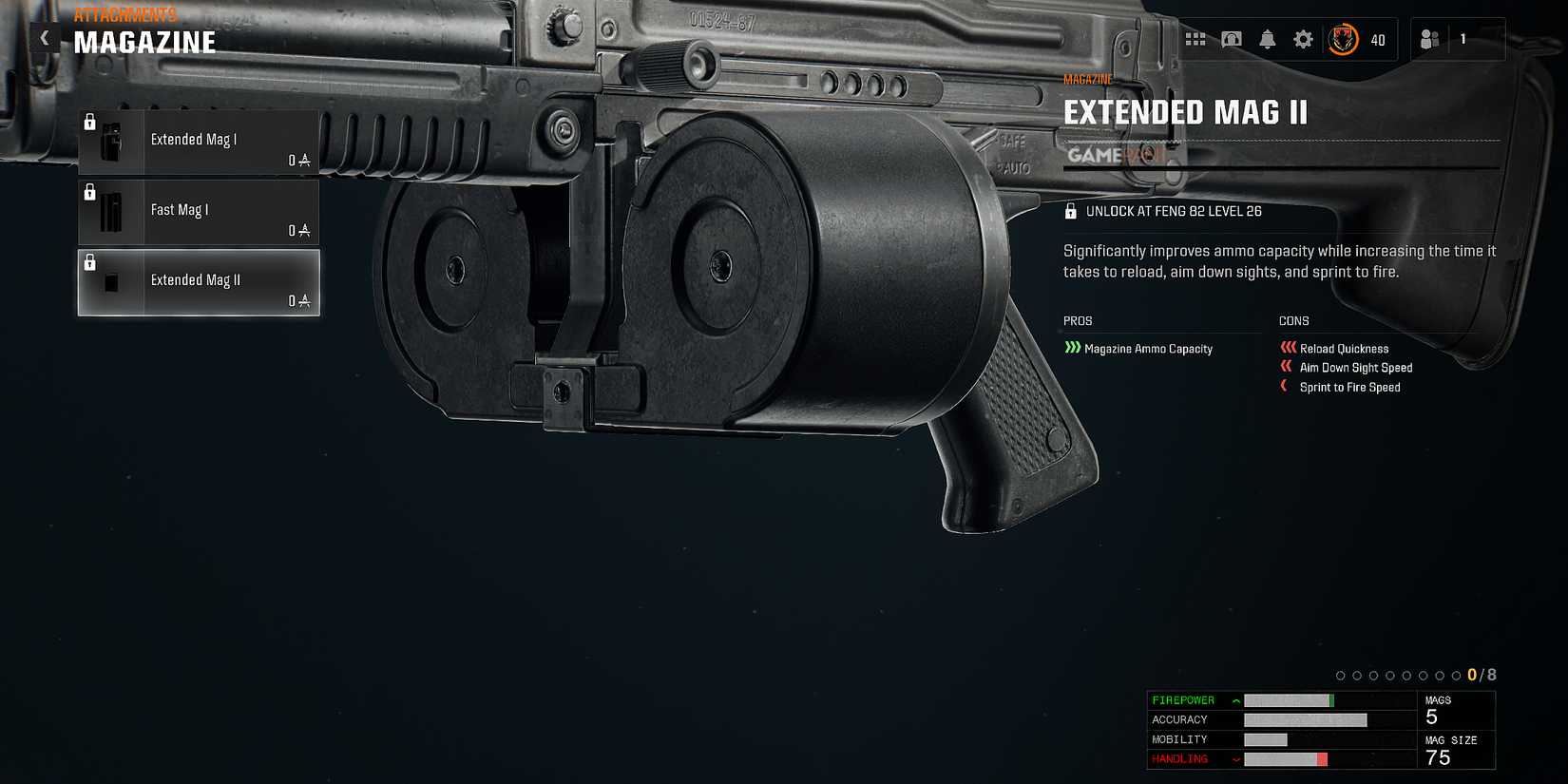Open the grid menu icon
The image size is (1568, 784).
1196,39
